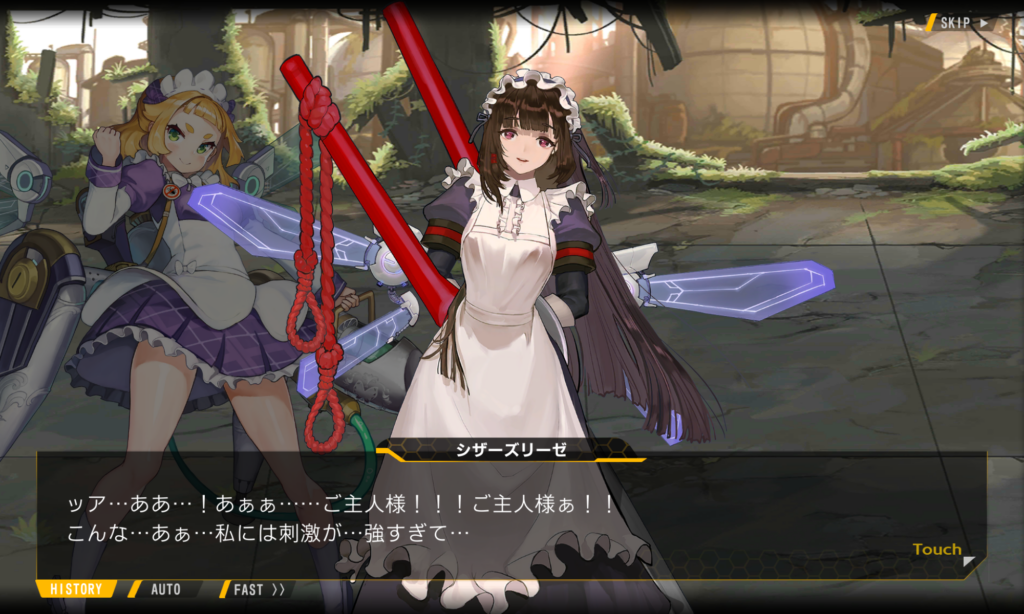Open the dialogue HISTORY log
Image resolution: width=1024 pixels, height=614 pixels.
77,589
